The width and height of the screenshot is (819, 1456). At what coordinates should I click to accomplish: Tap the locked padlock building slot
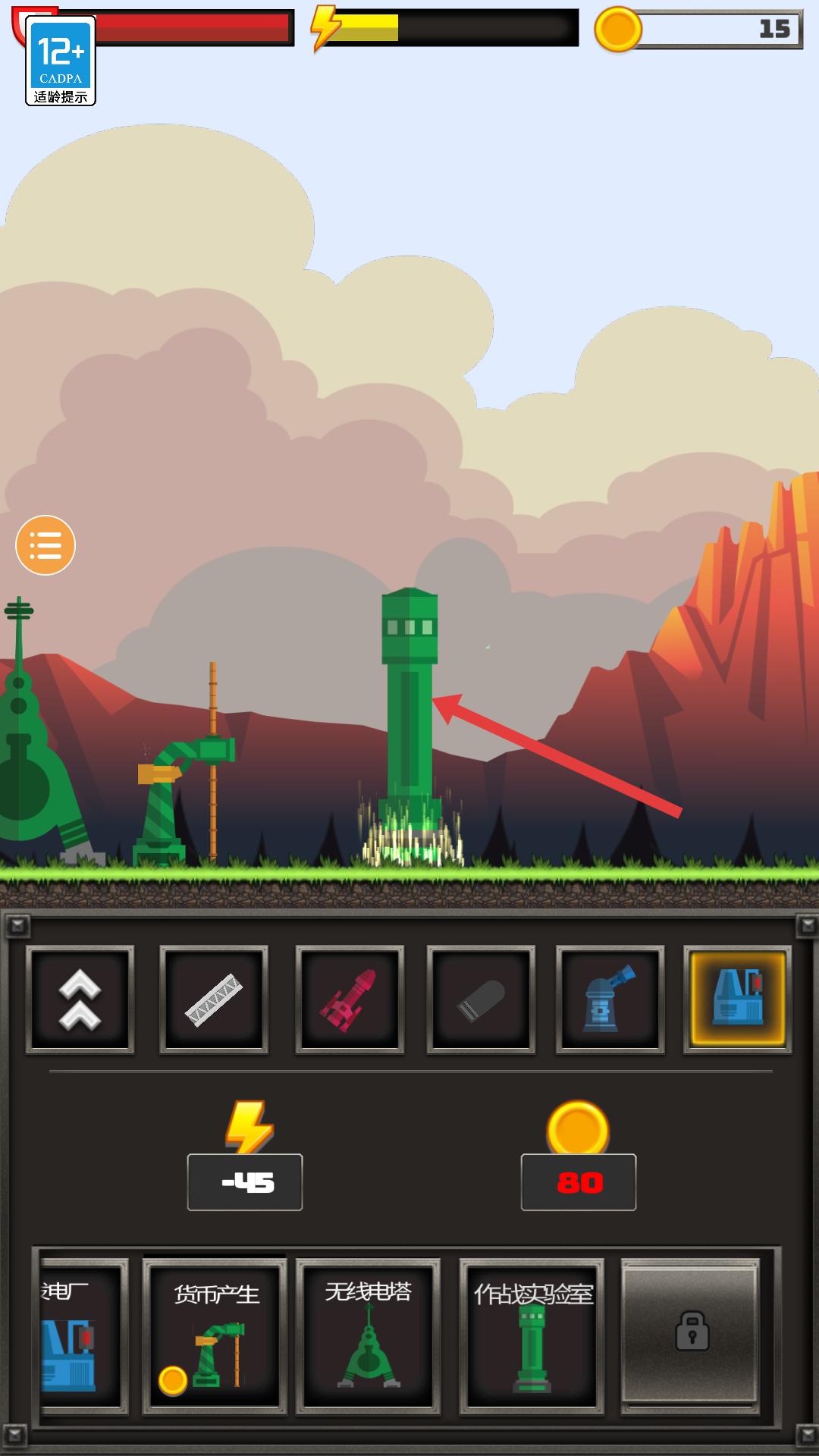click(690, 1332)
